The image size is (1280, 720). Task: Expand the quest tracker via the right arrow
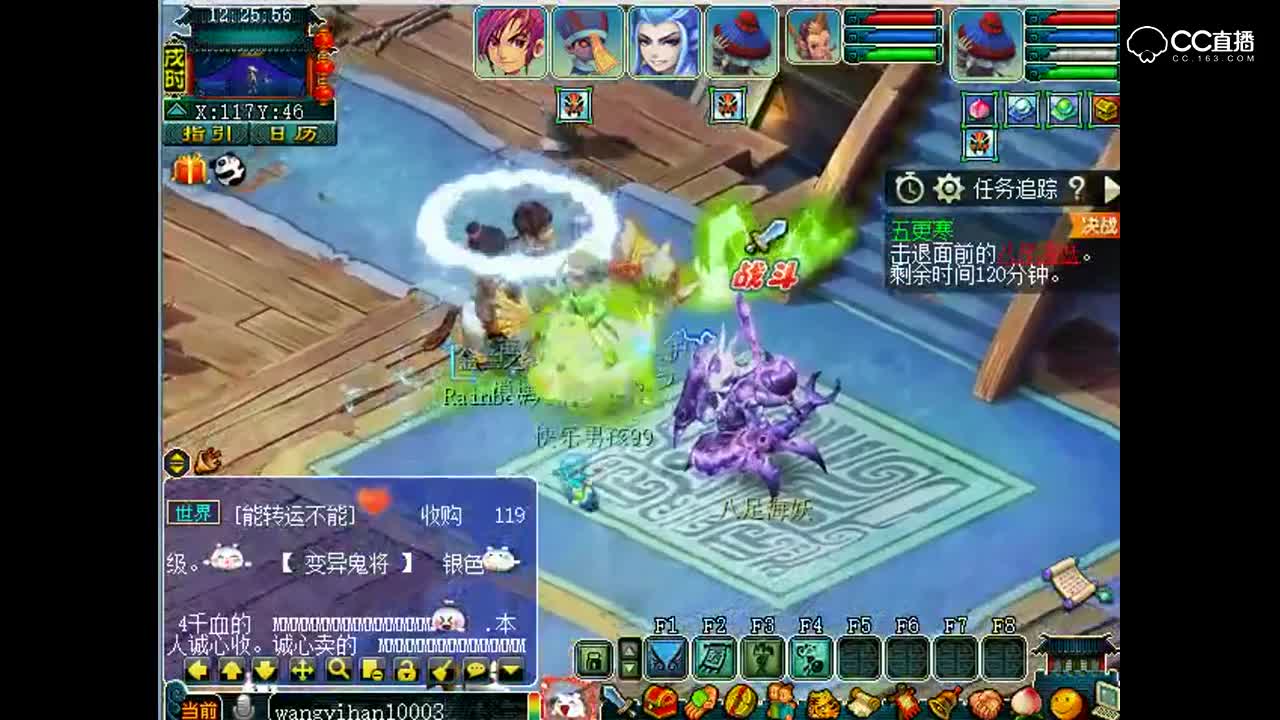(x=1113, y=187)
